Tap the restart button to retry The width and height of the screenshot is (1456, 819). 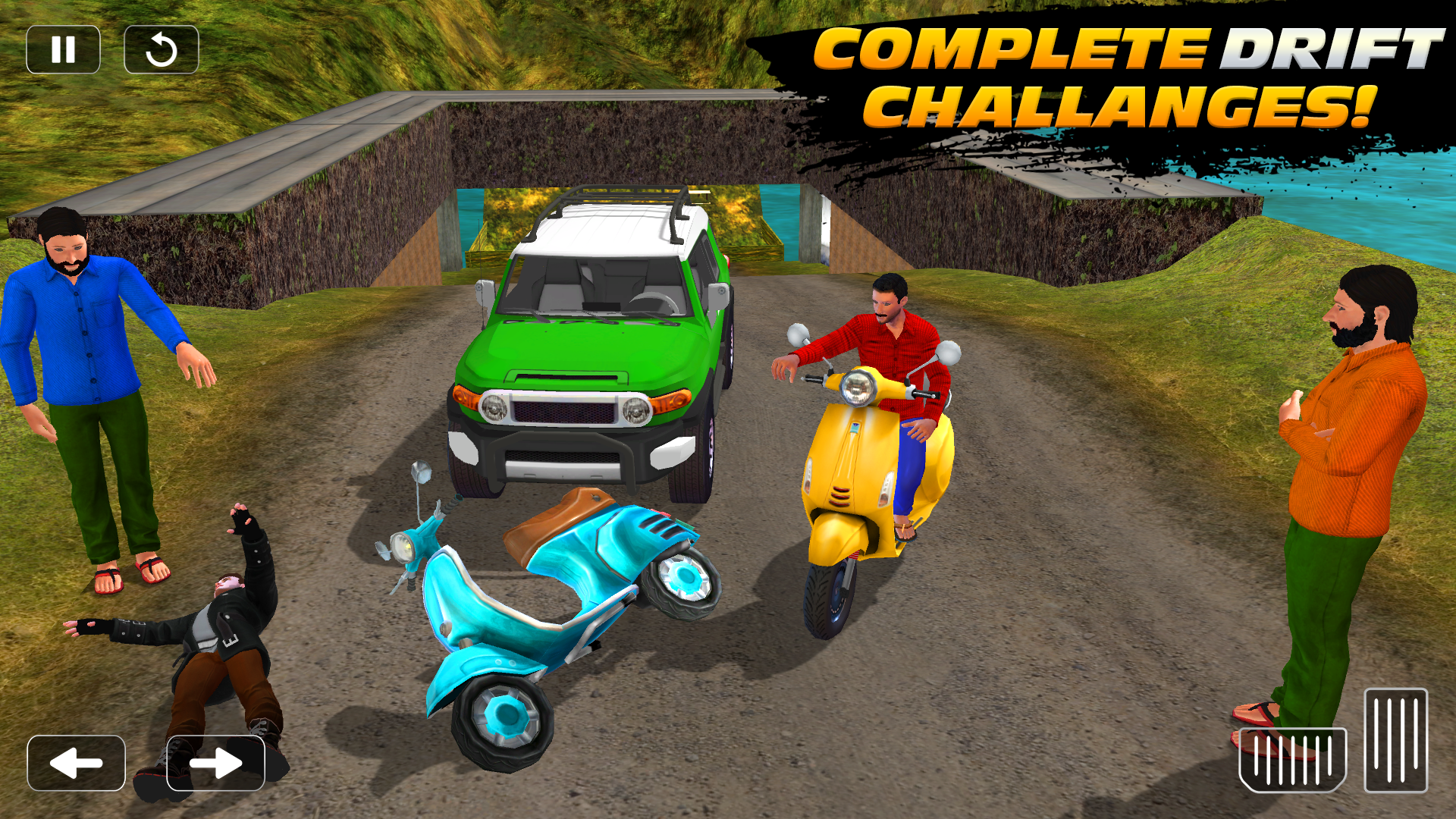[x=161, y=49]
